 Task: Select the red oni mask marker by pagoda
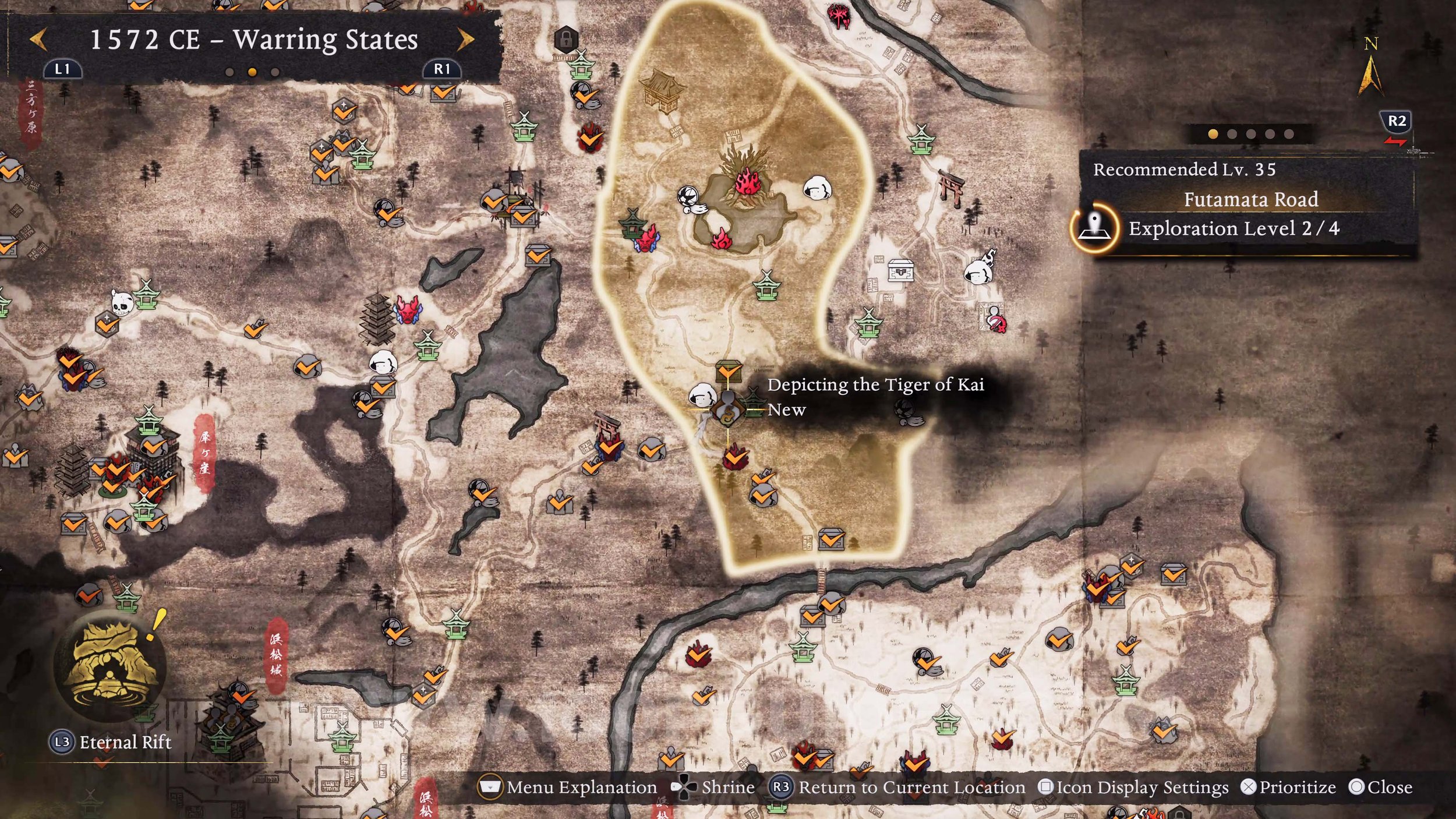pos(408,309)
